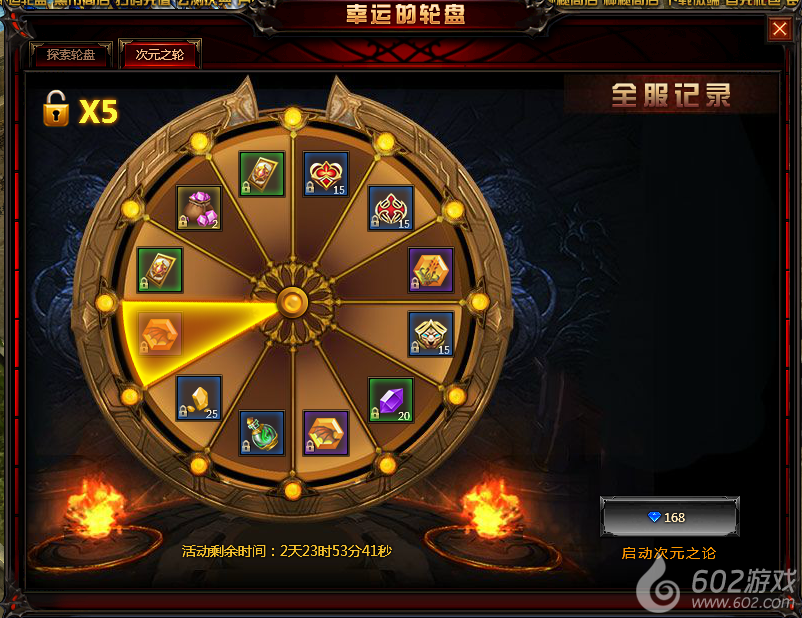Open the 全服记录 server records
The image size is (802, 618).
pyautogui.click(x=671, y=95)
